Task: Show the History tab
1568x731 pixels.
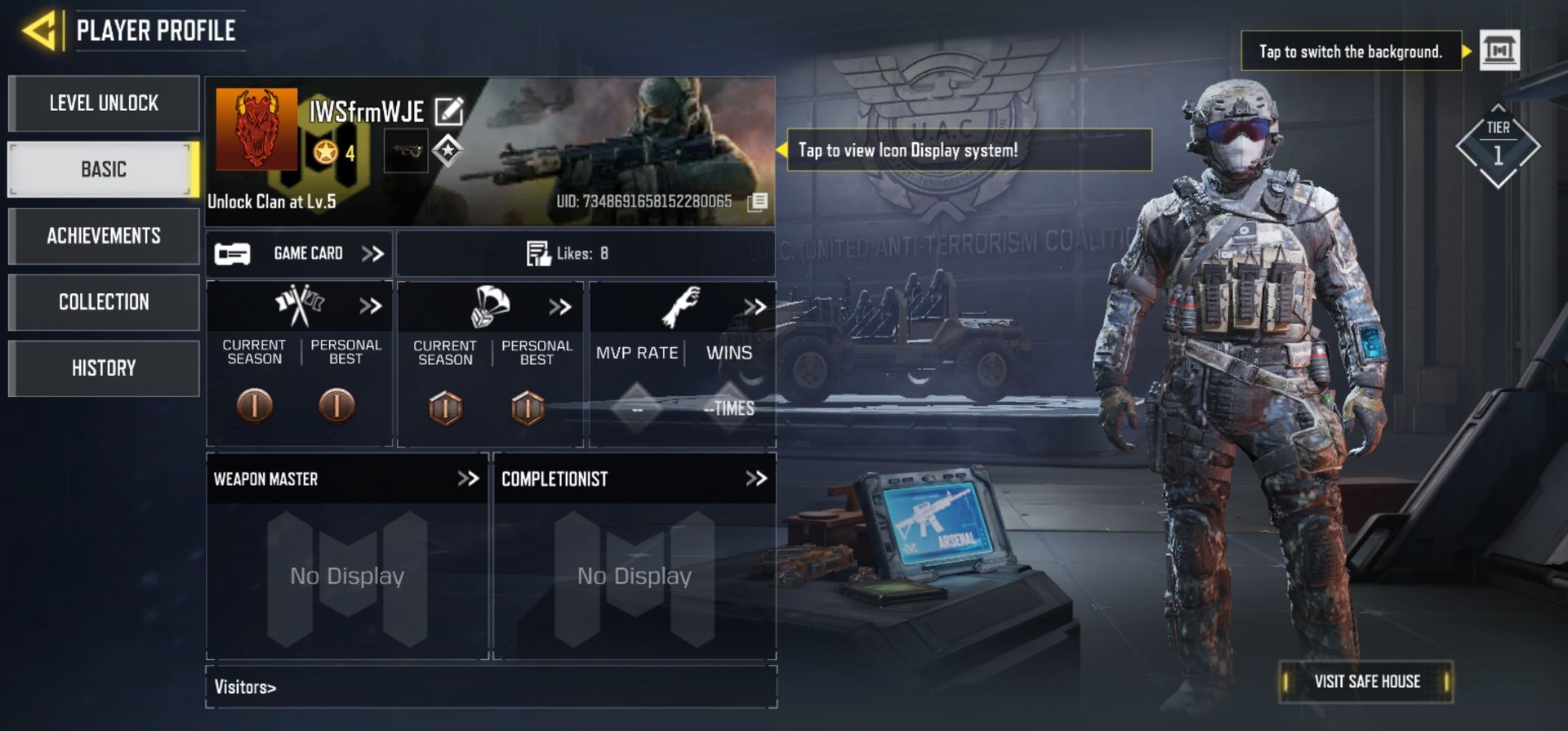Action: (x=104, y=368)
